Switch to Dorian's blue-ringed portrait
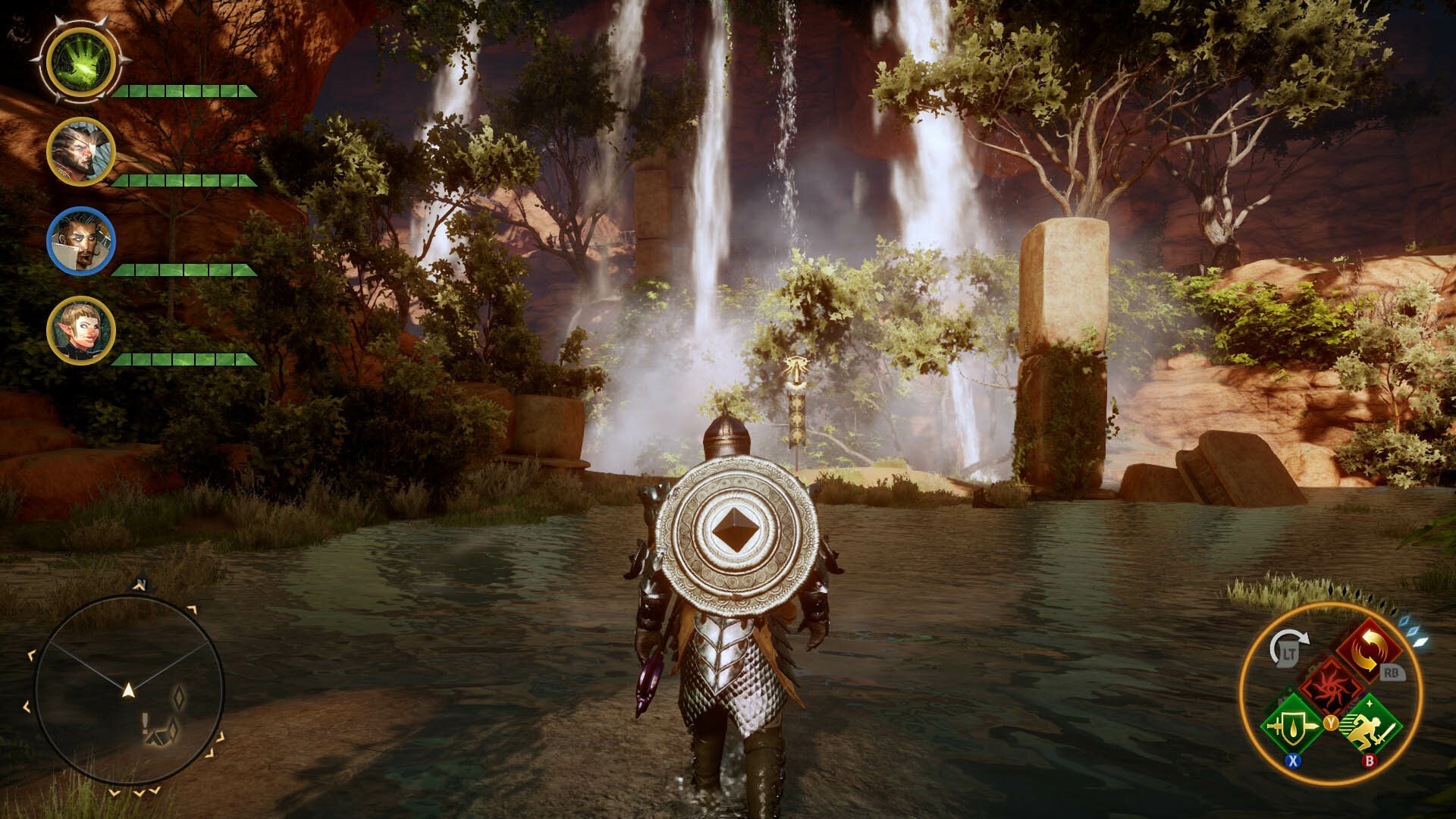Image resolution: width=1456 pixels, height=819 pixels. point(80,241)
